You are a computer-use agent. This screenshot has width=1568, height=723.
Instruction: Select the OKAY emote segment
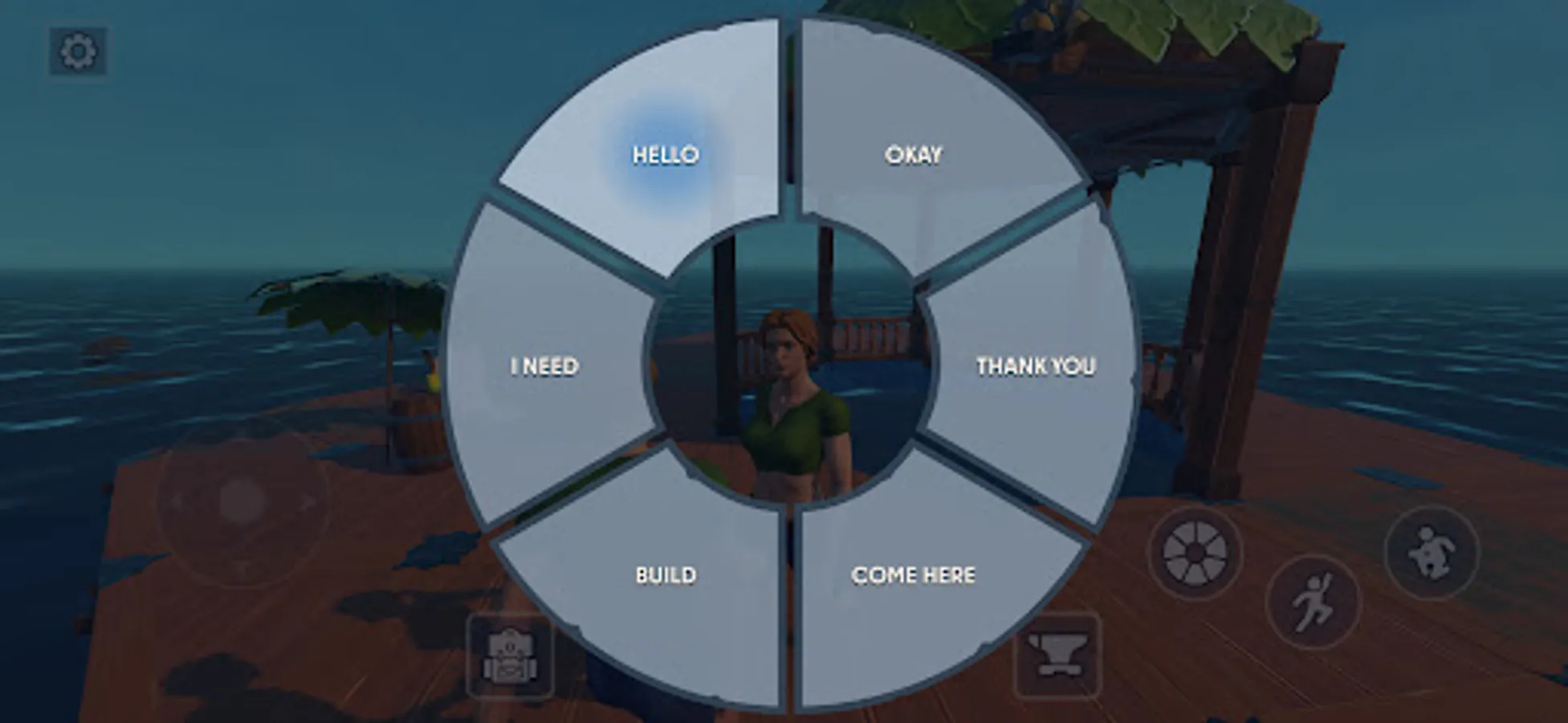[x=913, y=153]
